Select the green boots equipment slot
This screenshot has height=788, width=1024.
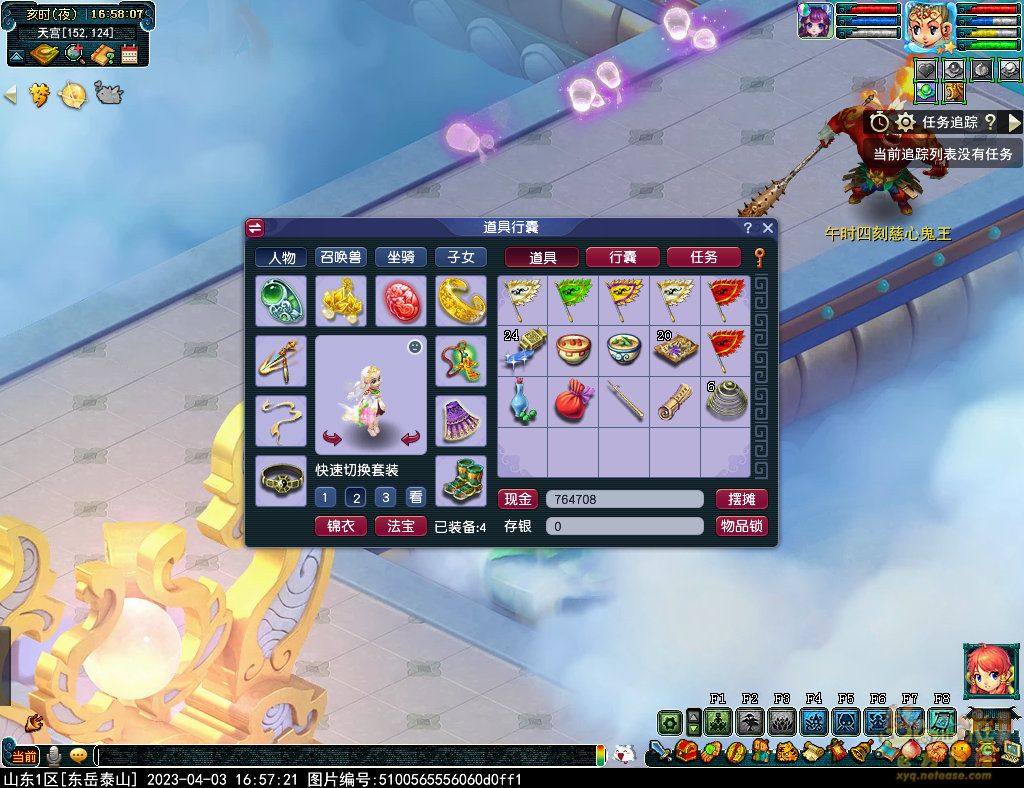(461, 480)
